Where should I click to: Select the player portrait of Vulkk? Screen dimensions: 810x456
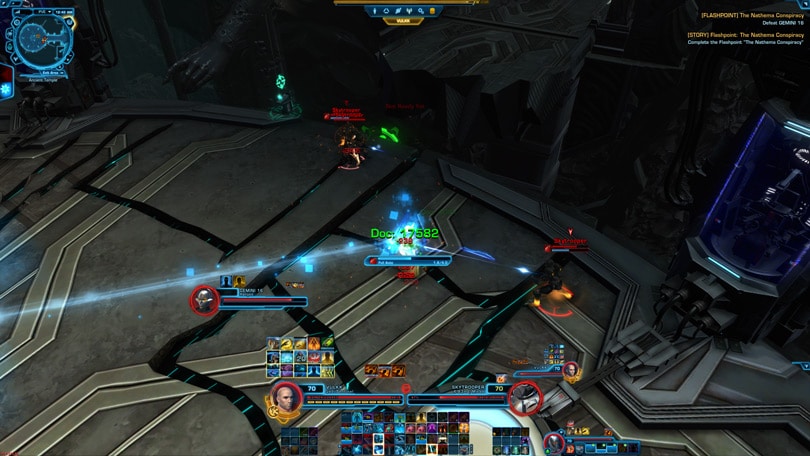click(287, 396)
